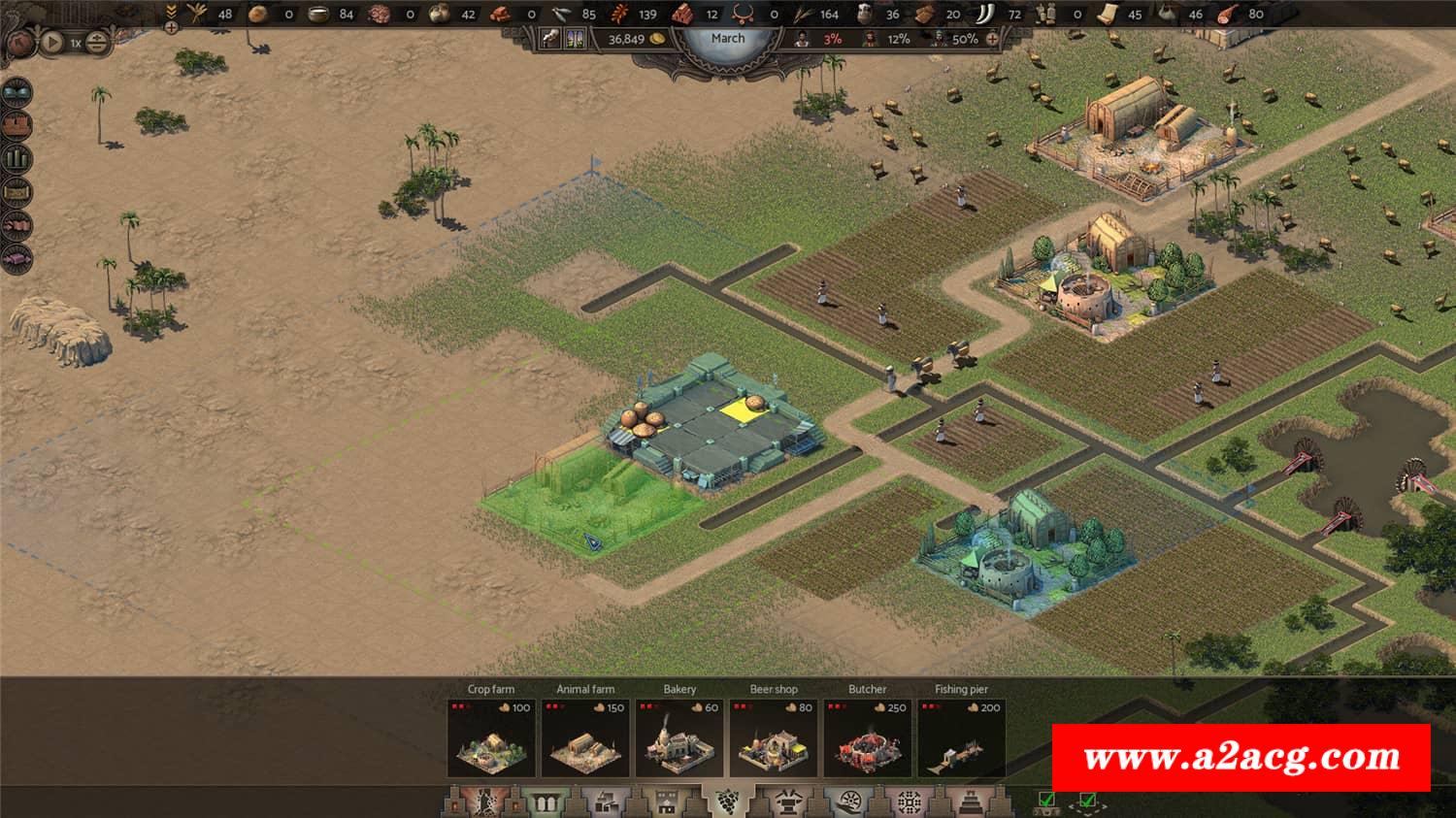Switch to the anvil and hammers category tab
Viewport: 1456px width, 818px height.
point(786,802)
